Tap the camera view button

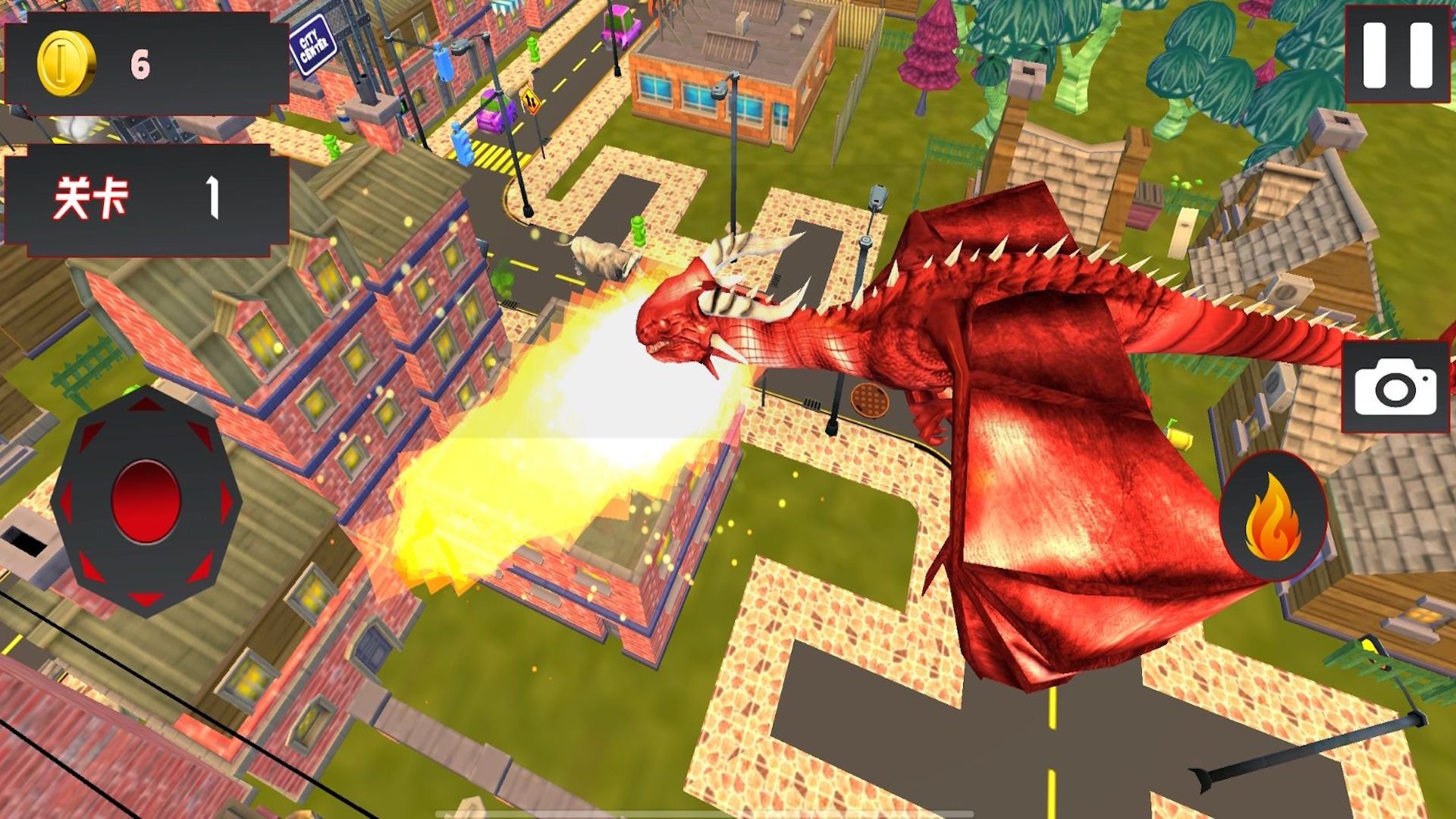pos(1395,387)
